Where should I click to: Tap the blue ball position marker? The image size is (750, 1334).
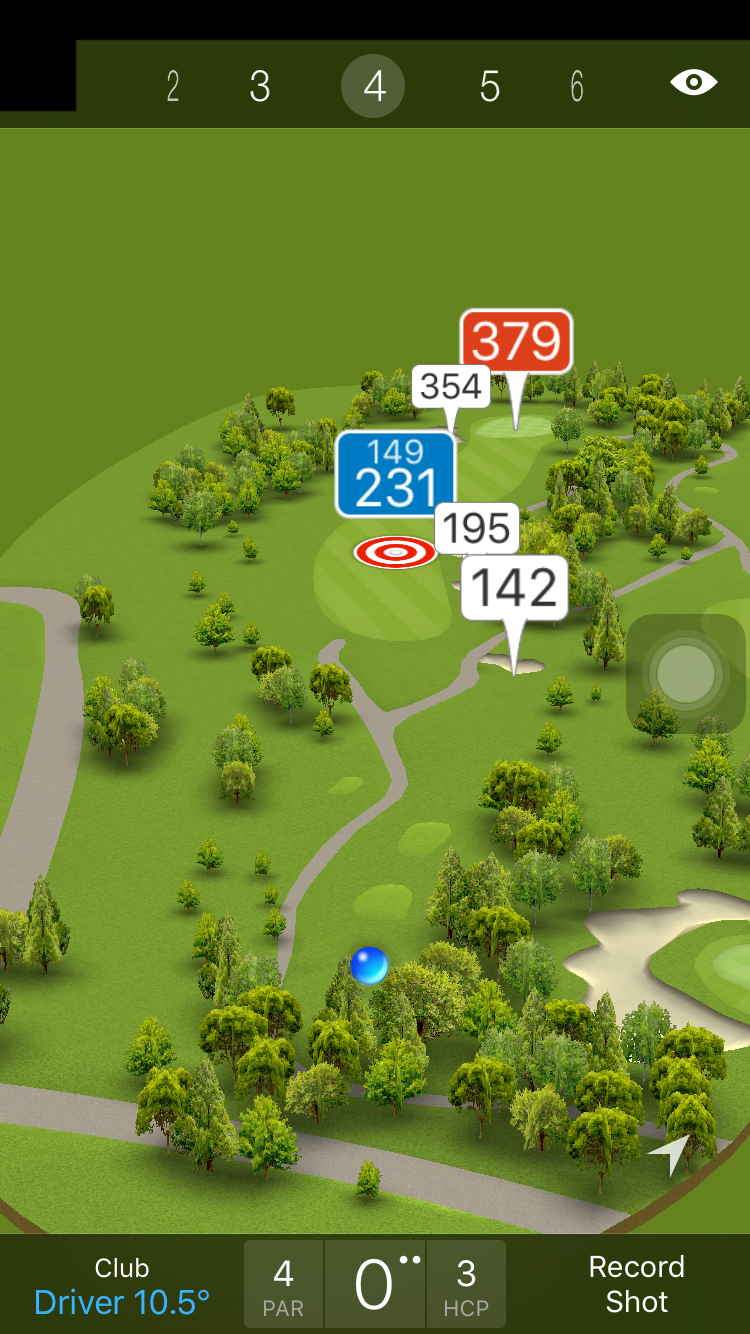point(369,966)
